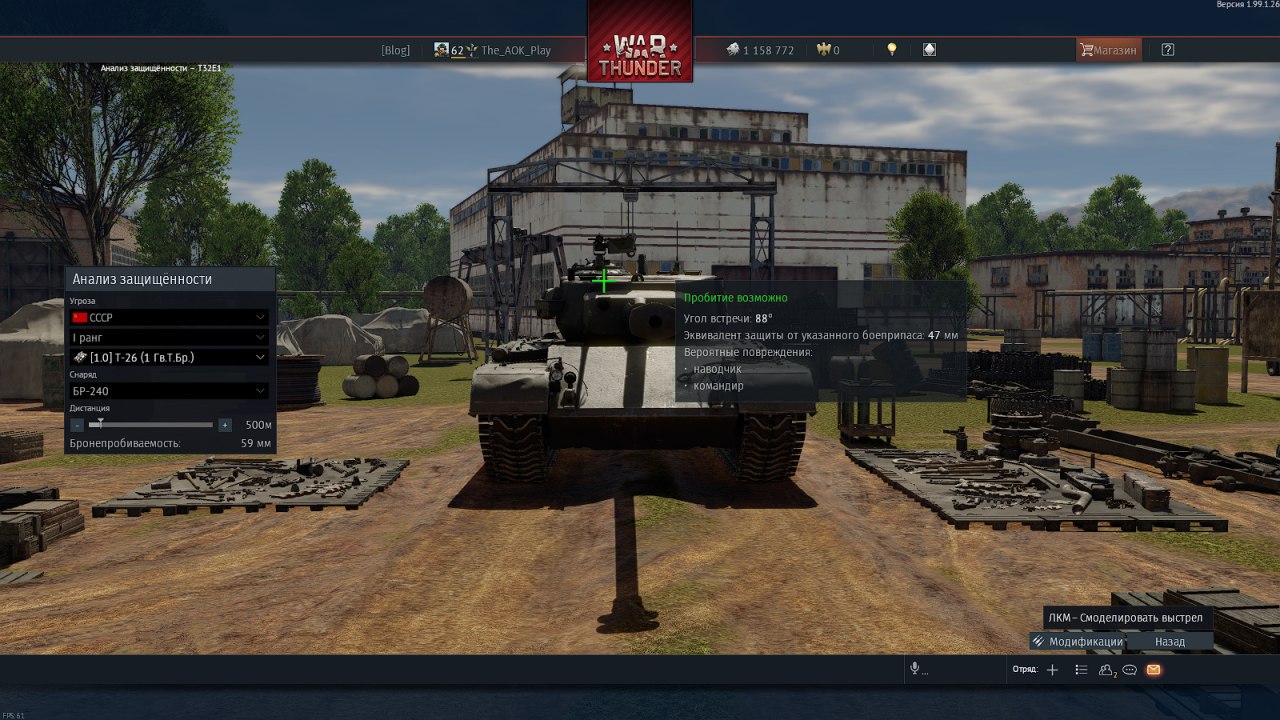Add a squad member with plus icon
The height and width of the screenshot is (720, 1280).
pyautogui.click(x=1052, y=670)
